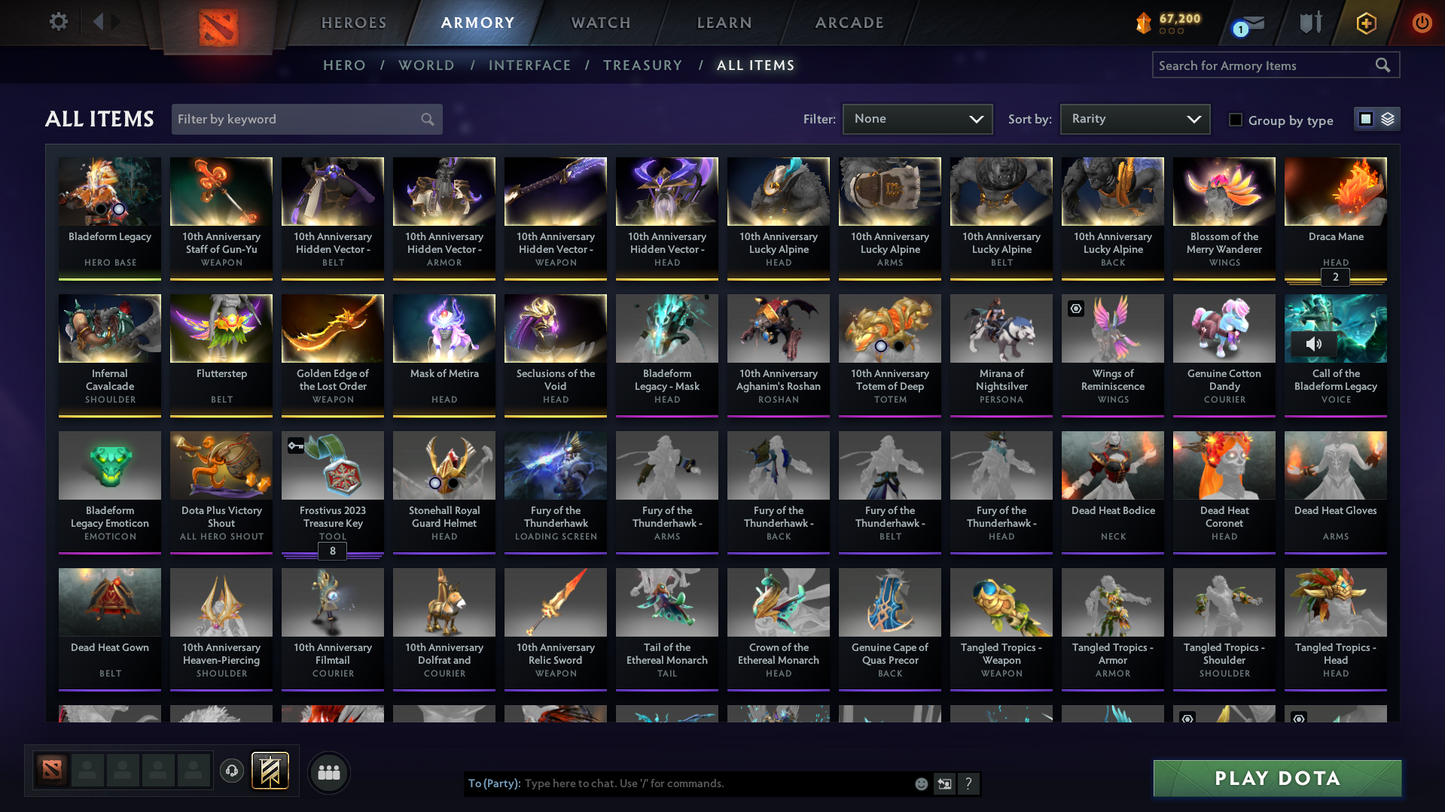This screenshot has width=1445, height=812.
Task: Switch to stacked view using the layers toggle
Action: (x=1389, y=117)
